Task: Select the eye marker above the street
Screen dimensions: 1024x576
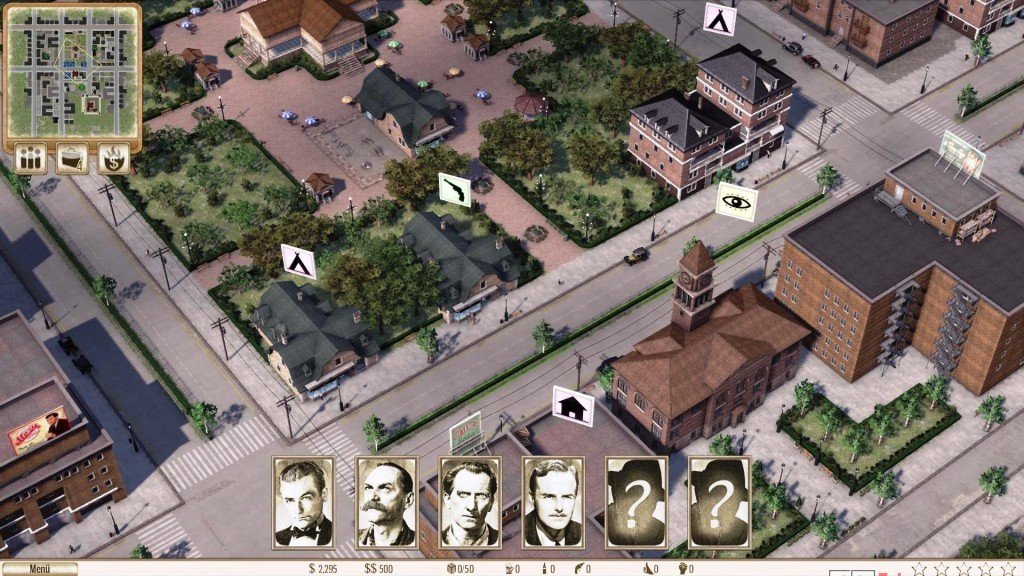Action: click(x=737, y=200)
